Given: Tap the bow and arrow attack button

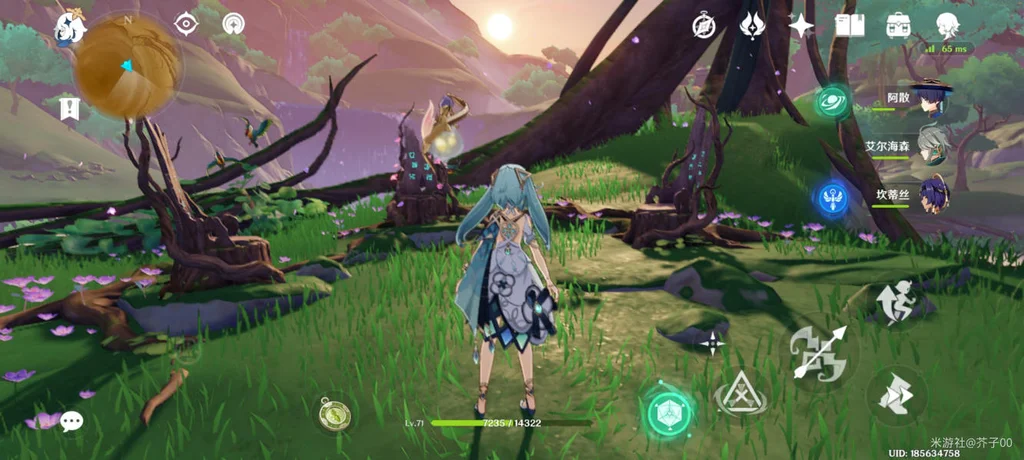Looking at the screenshot, I should [x=819, y=352].
